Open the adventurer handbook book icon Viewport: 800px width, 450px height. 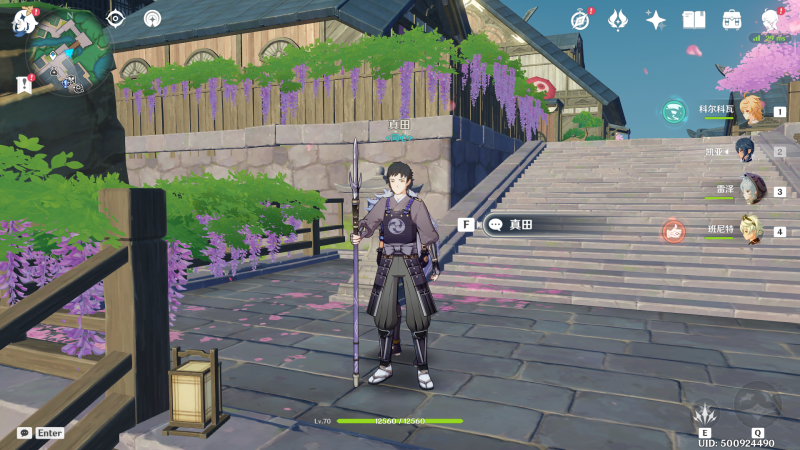pyautogui.click(x=694, y=20)
